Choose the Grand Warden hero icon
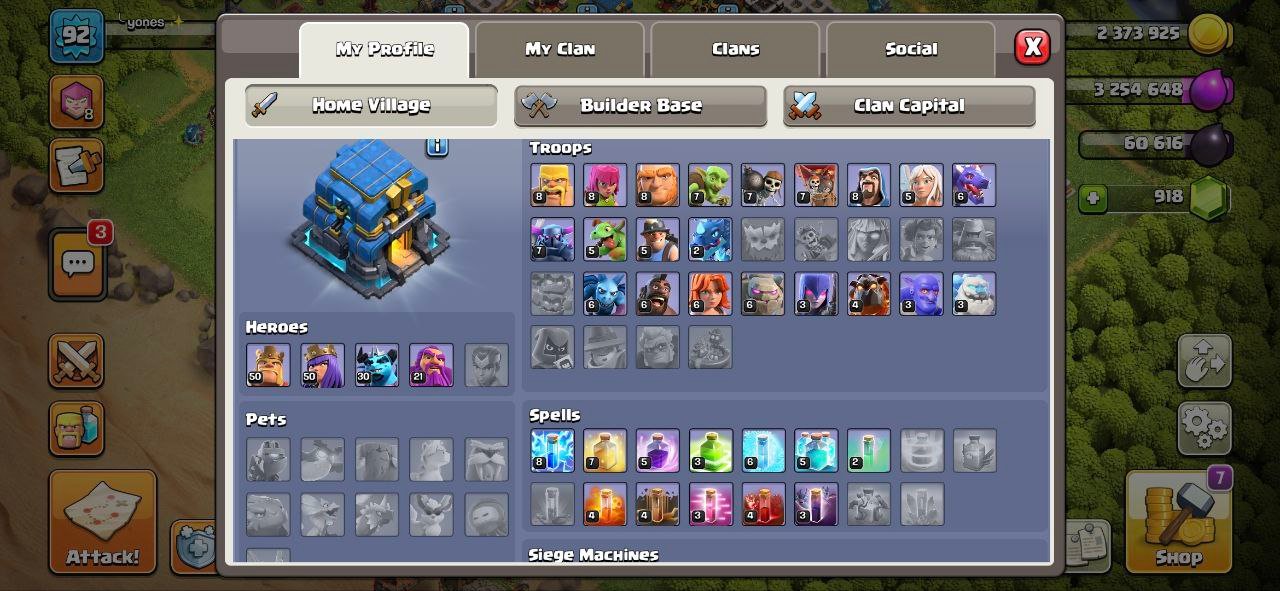This screenshot has width=1280, height=591. (x=431, y=365)
